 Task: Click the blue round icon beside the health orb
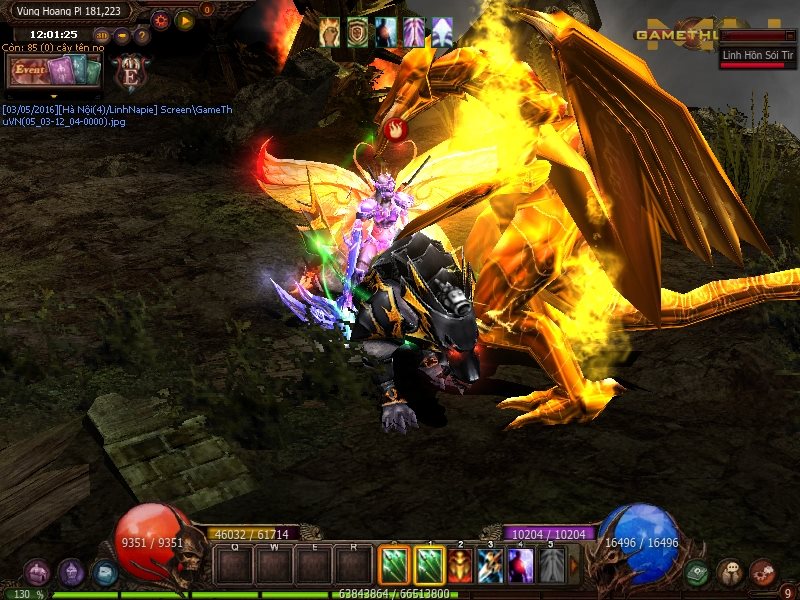click(104, 572)
